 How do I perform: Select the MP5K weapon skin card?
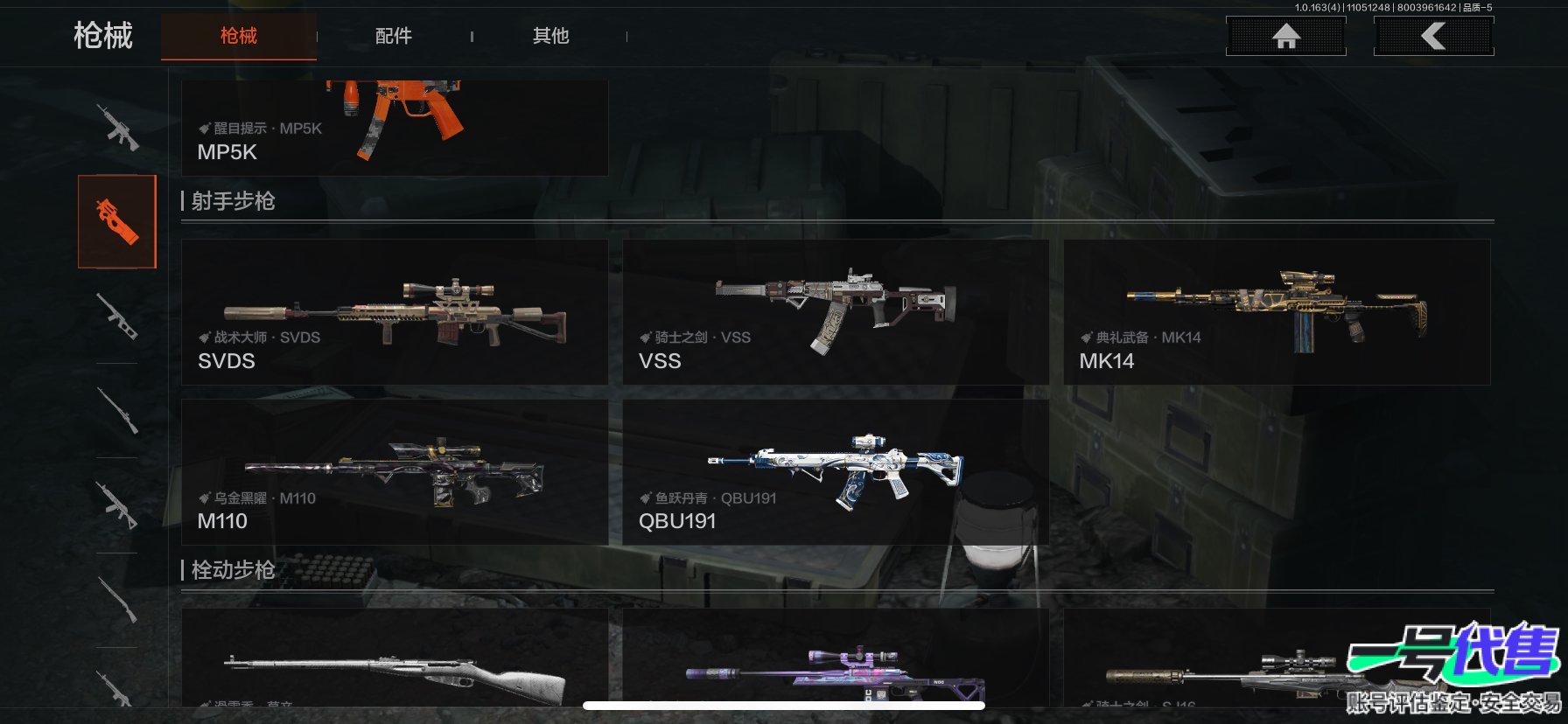394,128
